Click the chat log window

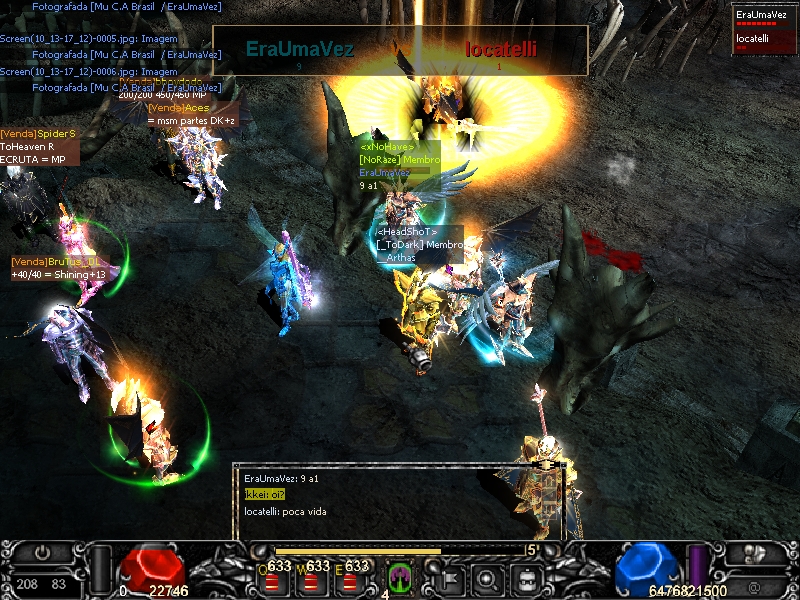[x=400, y=500]
